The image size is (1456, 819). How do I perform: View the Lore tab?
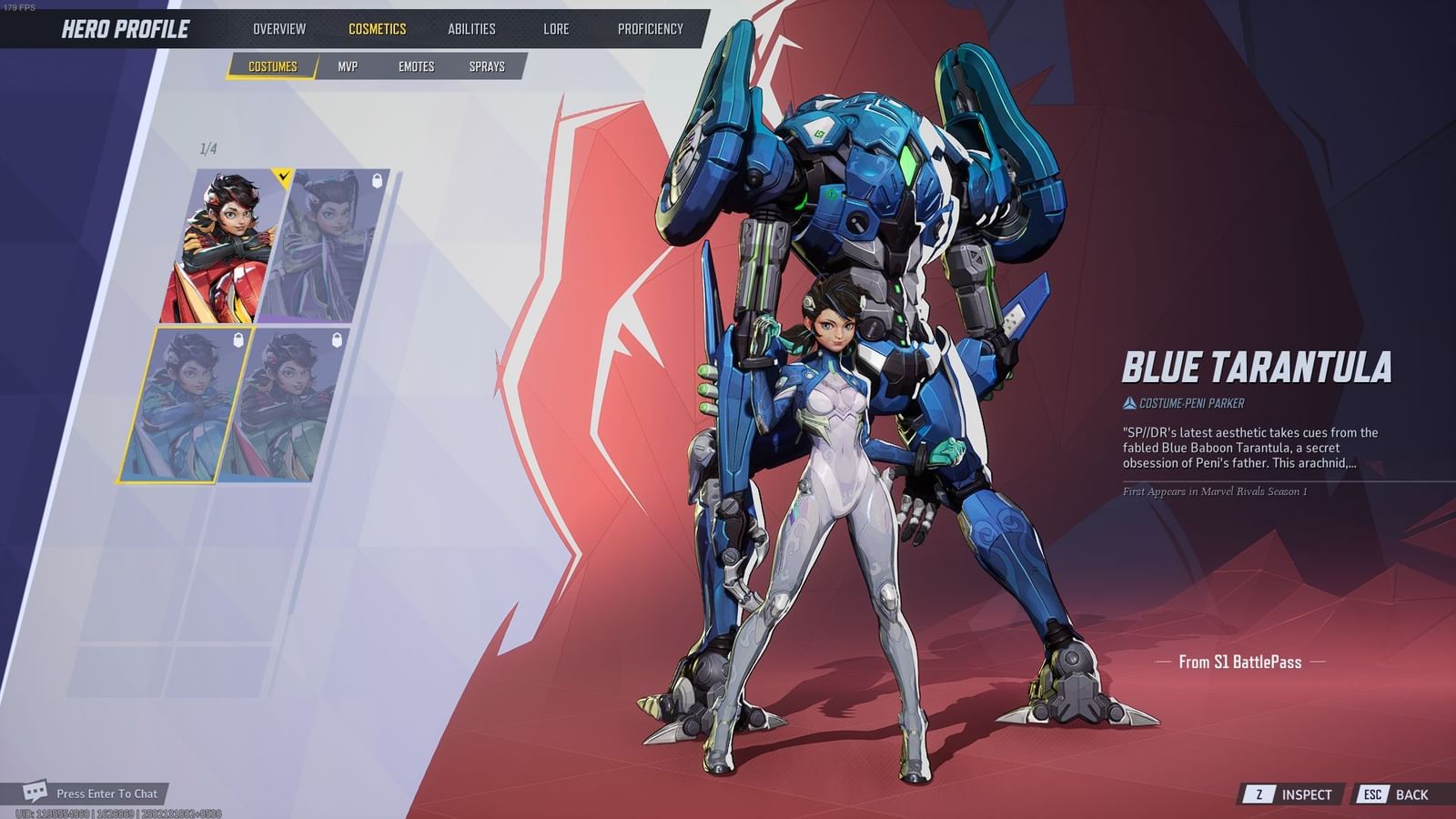[556, 29]
